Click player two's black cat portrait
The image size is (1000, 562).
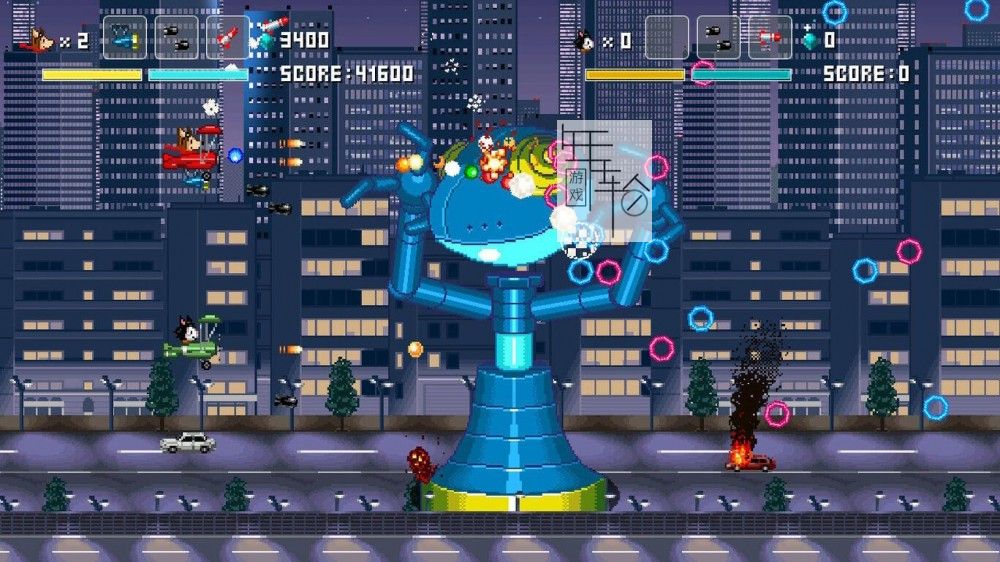point(585,41)
